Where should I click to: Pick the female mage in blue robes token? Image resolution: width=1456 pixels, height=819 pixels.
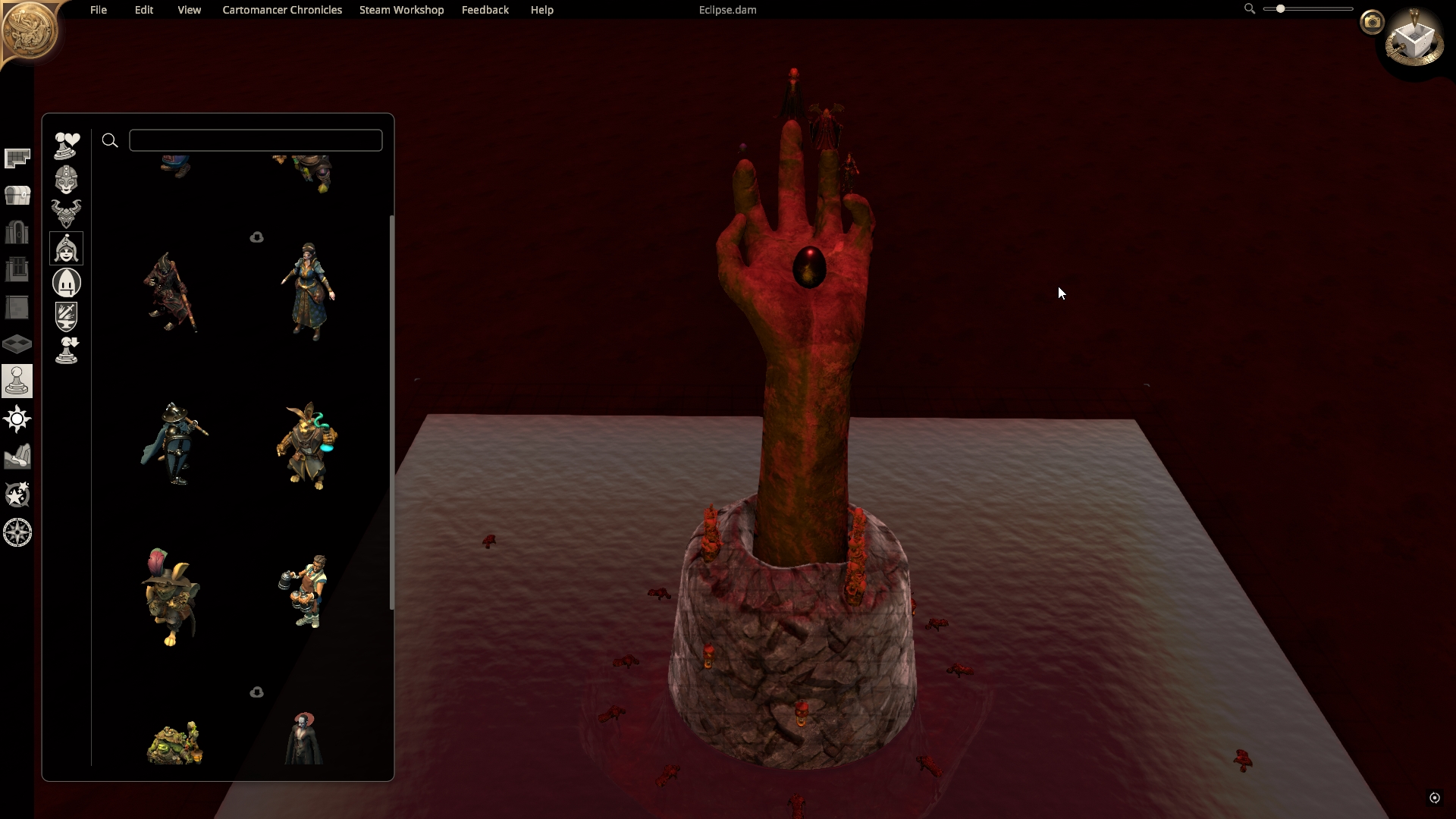pyautogui.click(x=308, y=292)
